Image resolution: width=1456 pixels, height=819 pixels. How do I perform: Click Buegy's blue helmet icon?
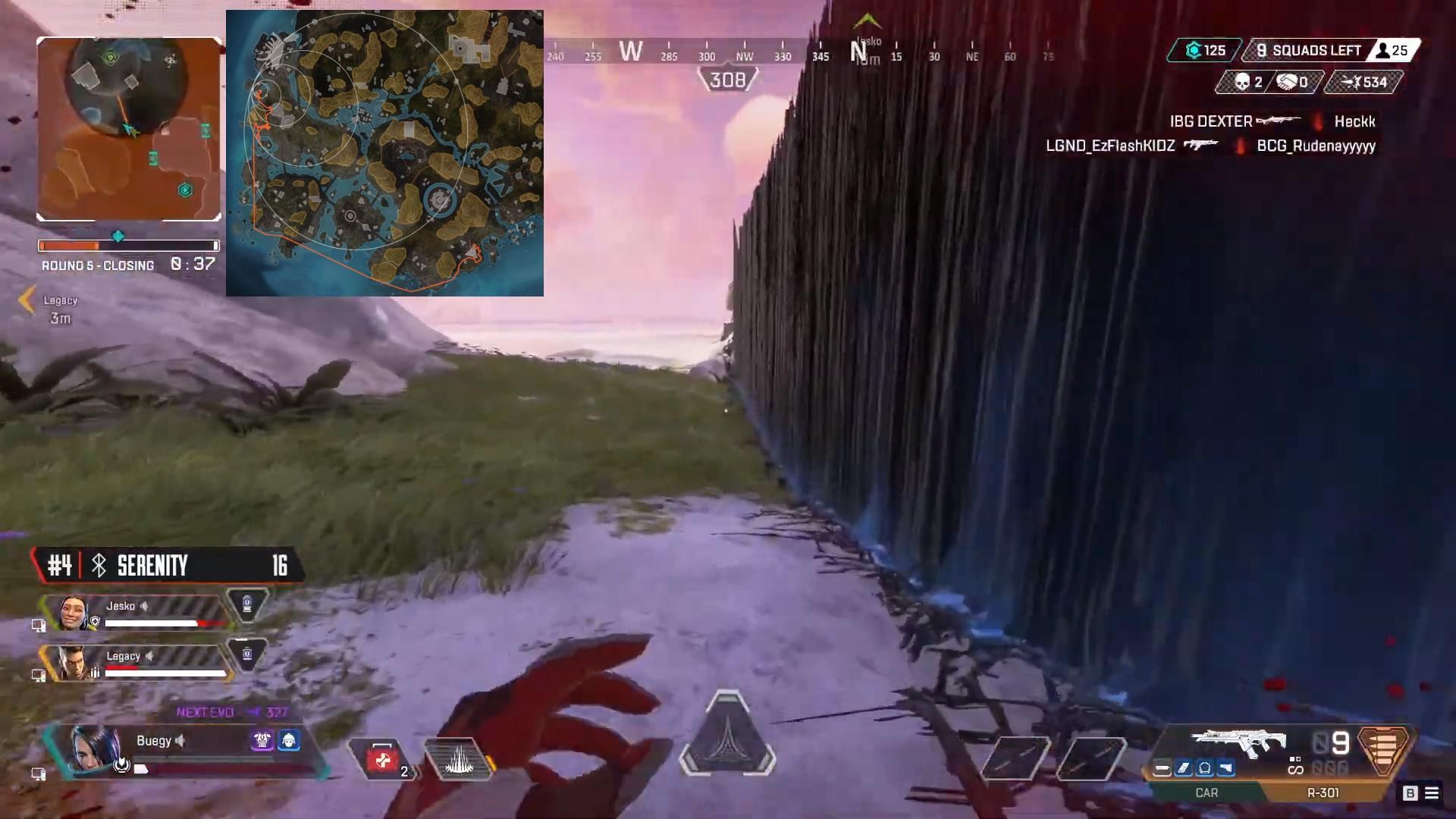[289, 741]
